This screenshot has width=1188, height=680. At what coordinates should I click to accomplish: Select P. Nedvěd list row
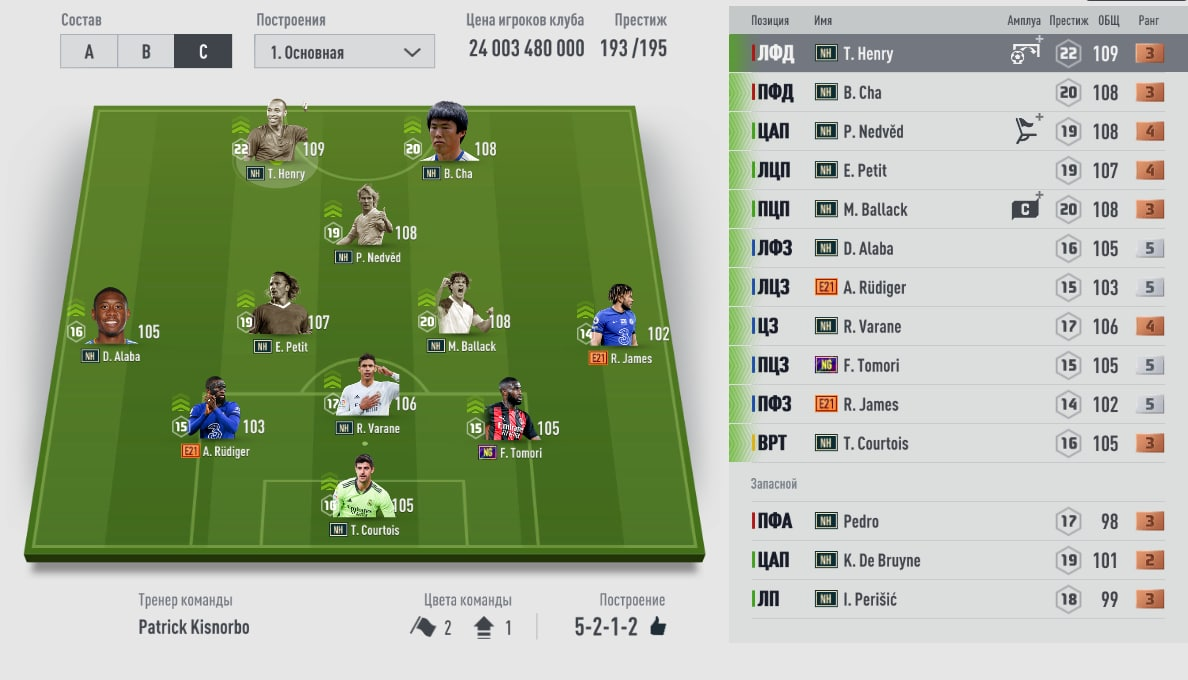[x=957, y=132]
